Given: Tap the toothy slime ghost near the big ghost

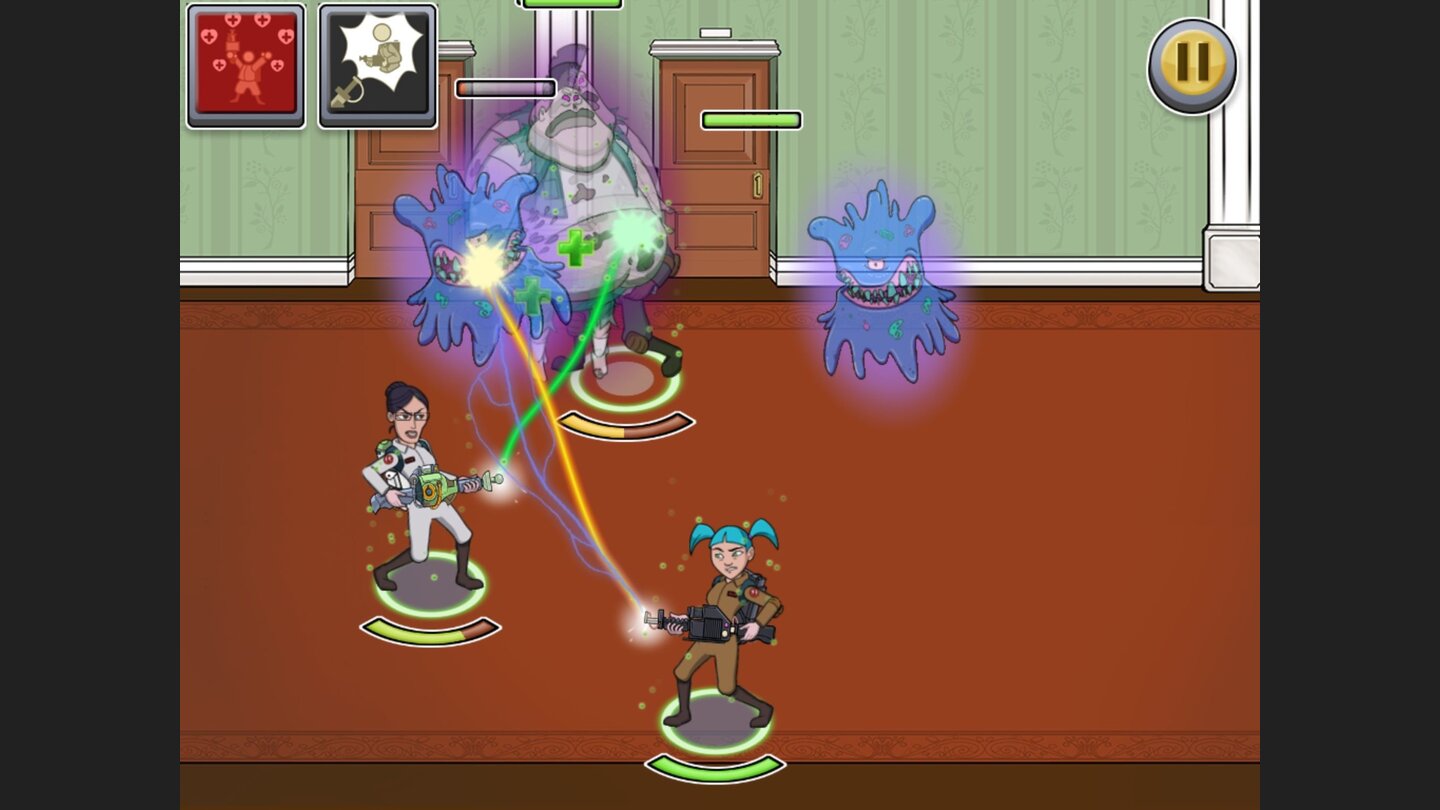Looking at the screenshot, I should coord(470,260).
